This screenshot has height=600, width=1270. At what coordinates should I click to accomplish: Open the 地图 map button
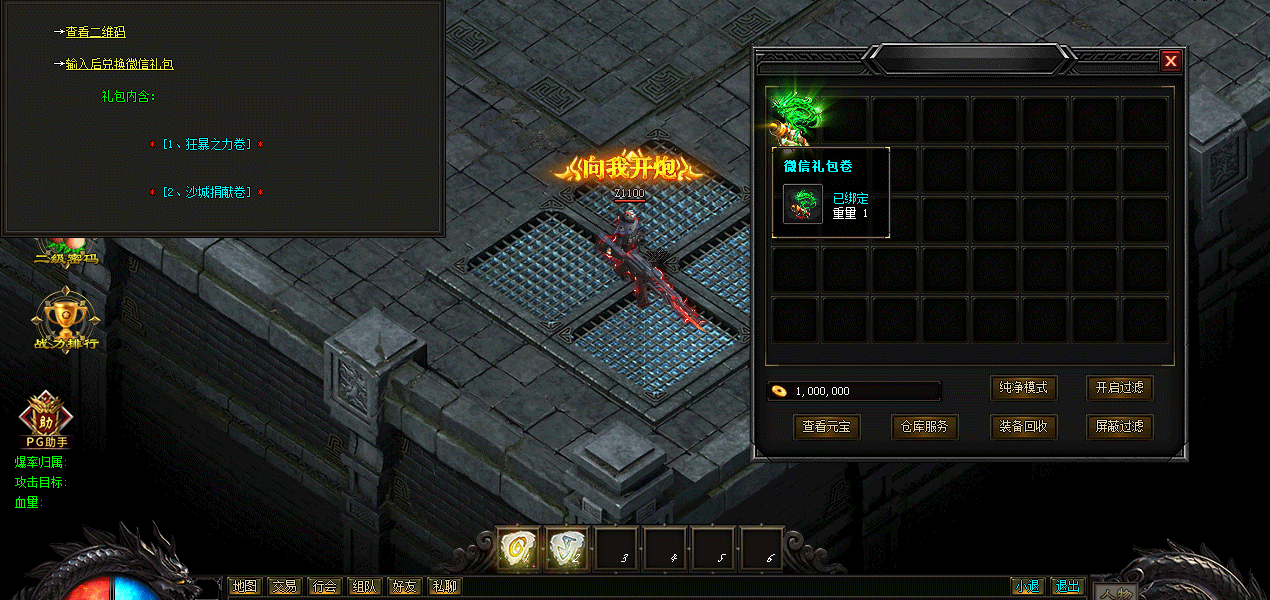pos(244,587)
